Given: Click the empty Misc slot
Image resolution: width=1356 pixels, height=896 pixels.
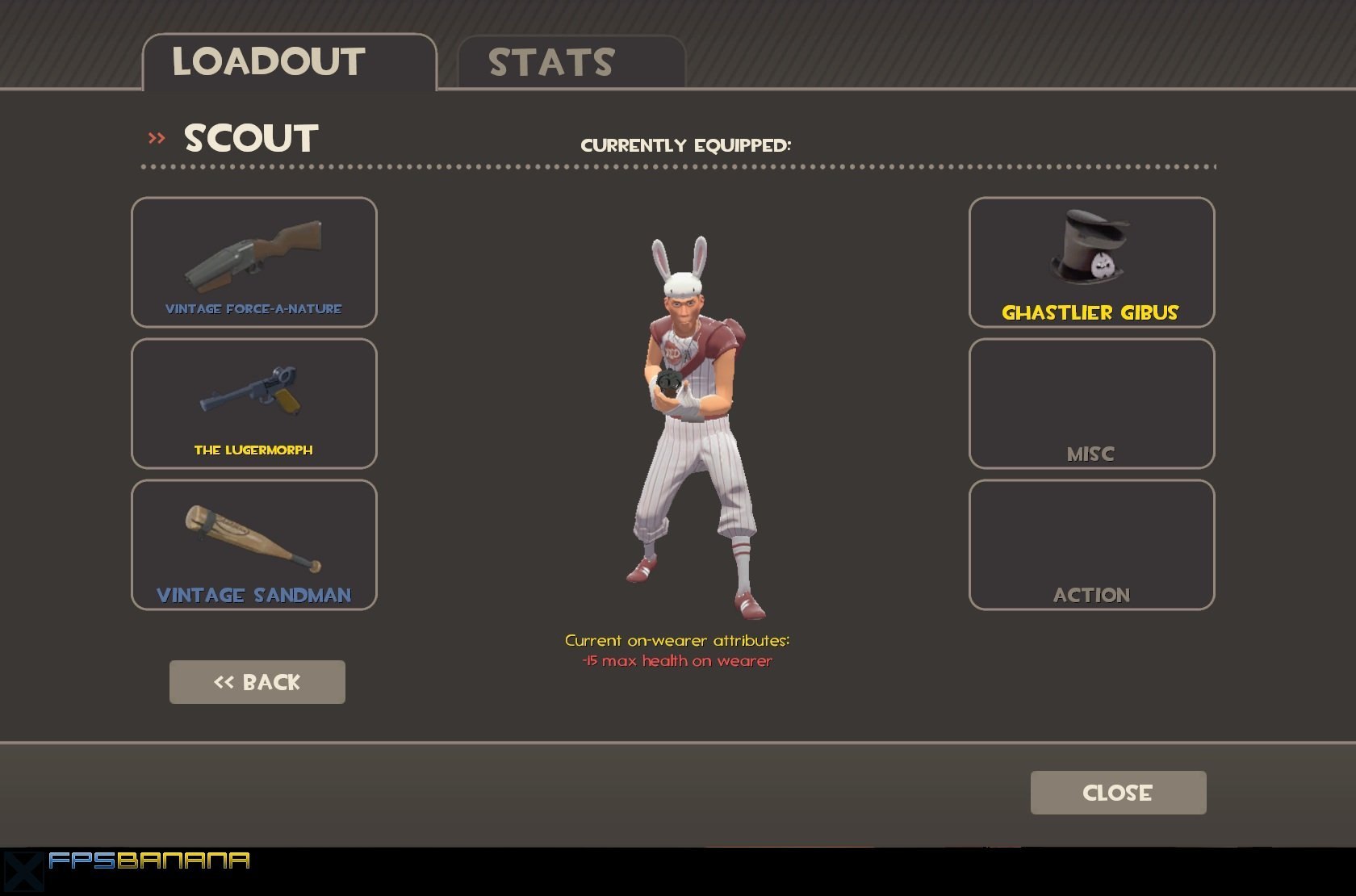Looking at the screenshot, I should (x=1091, y=404).
